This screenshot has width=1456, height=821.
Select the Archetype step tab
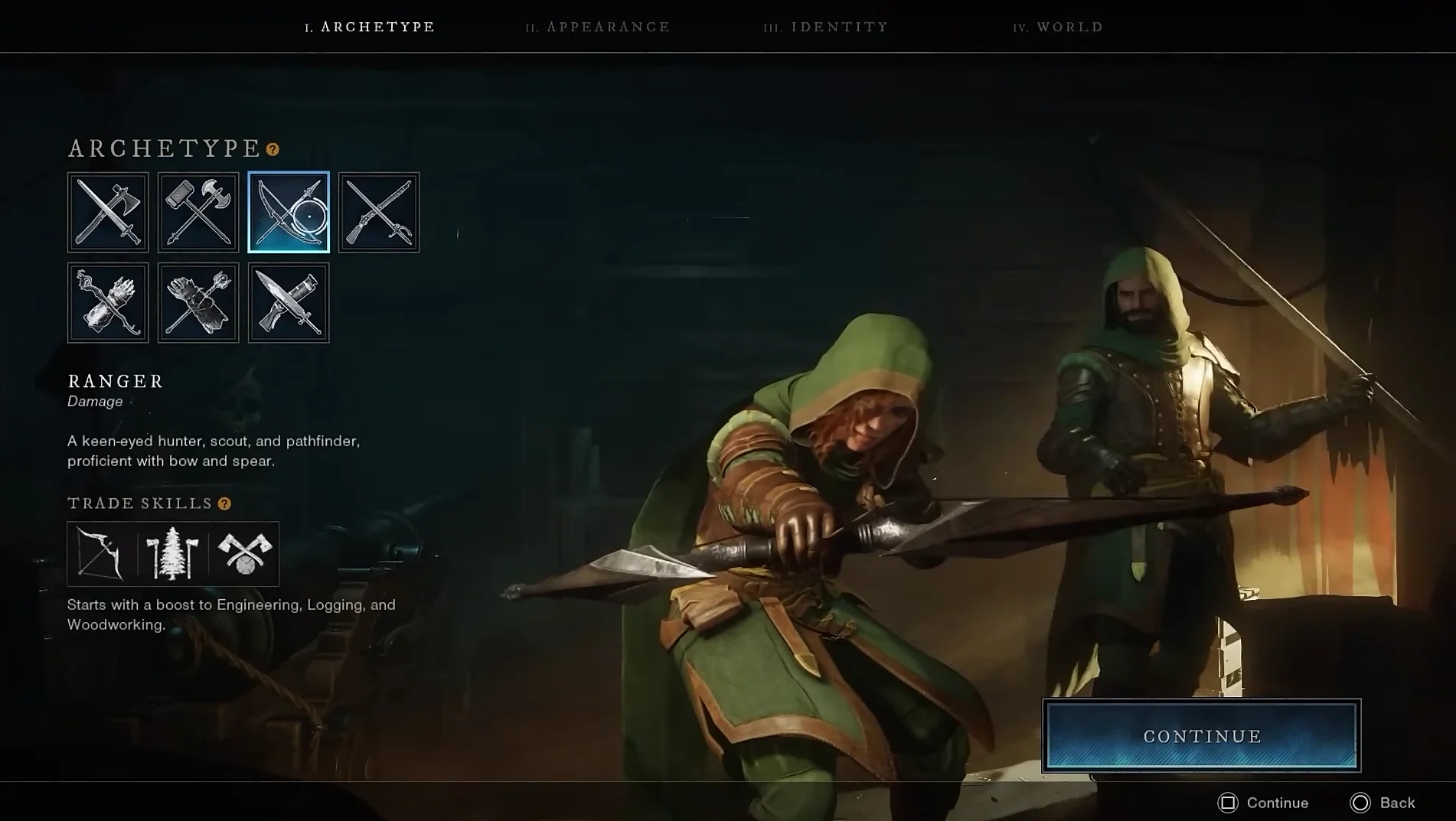[370, 27]
